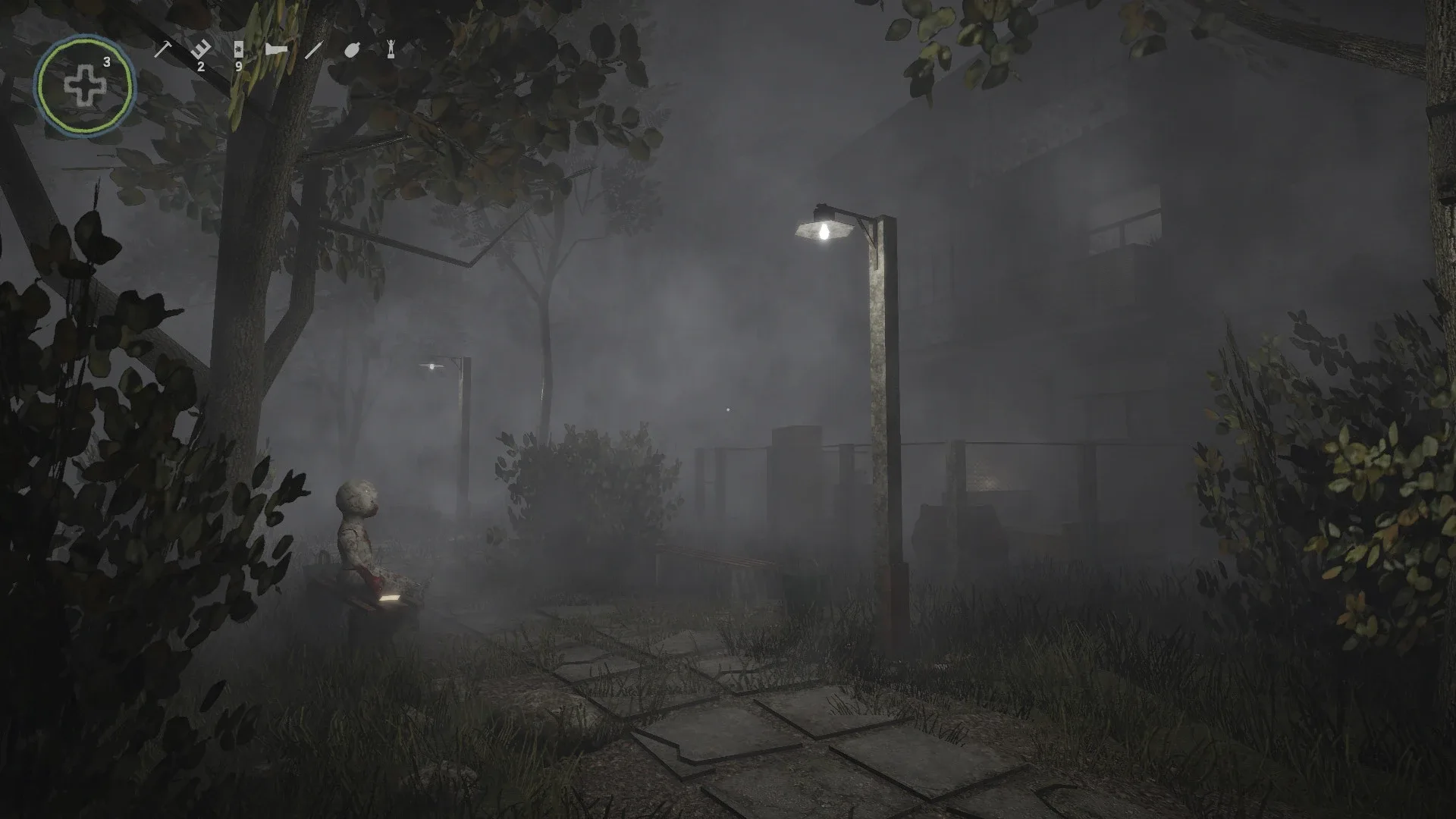Click the flashlight icon in the item bar
This screenshot has height=819, width=1456.
[278, 48]
